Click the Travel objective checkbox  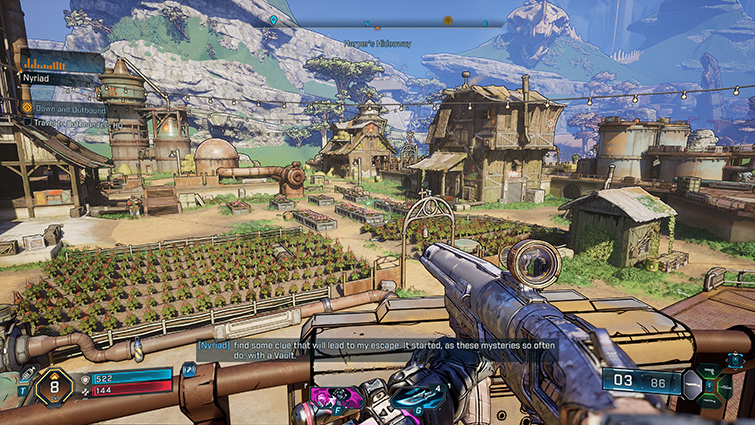click(x=27, y=122)
